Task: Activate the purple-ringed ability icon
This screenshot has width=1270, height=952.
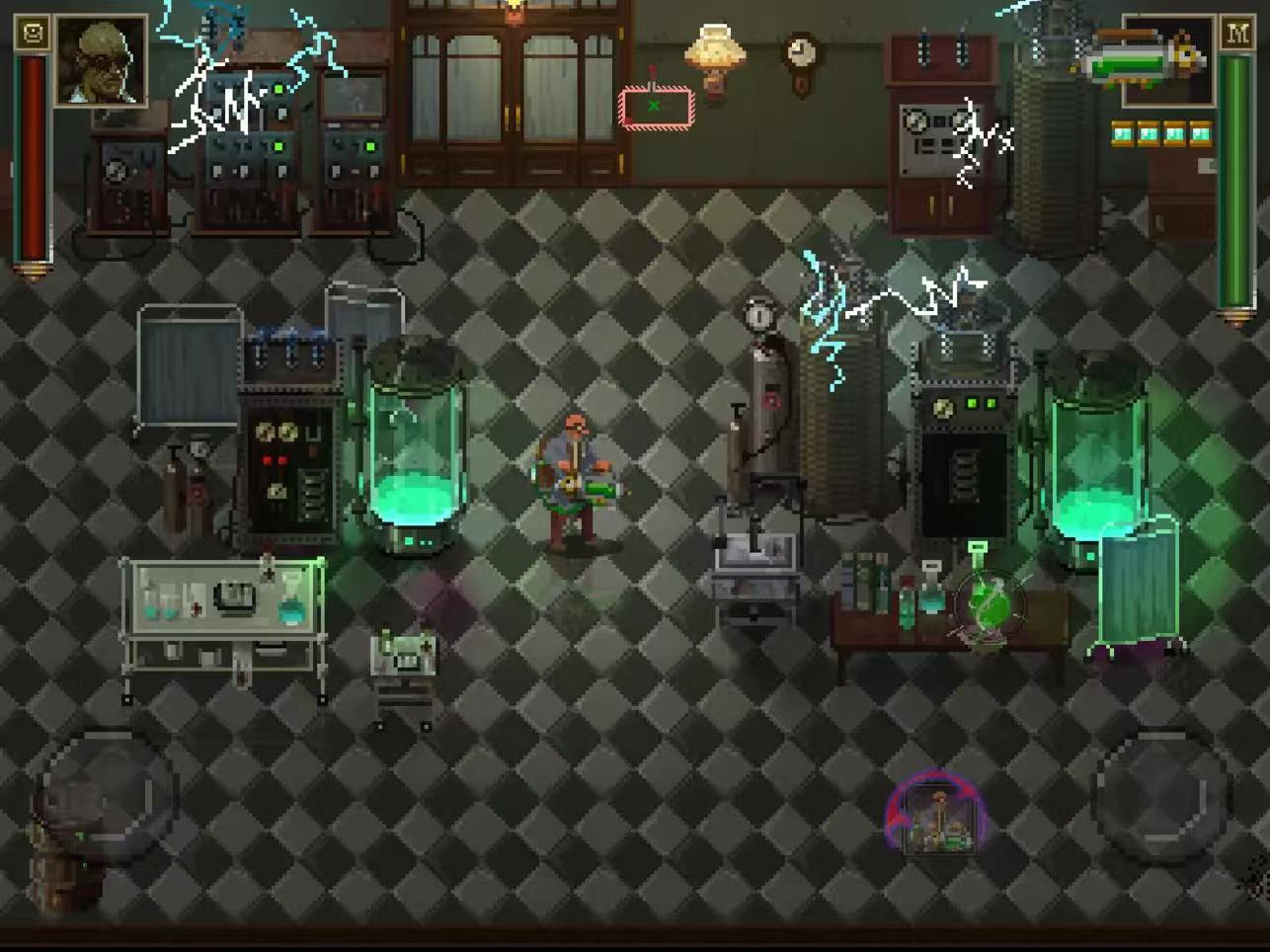Action: click(933, 815)
